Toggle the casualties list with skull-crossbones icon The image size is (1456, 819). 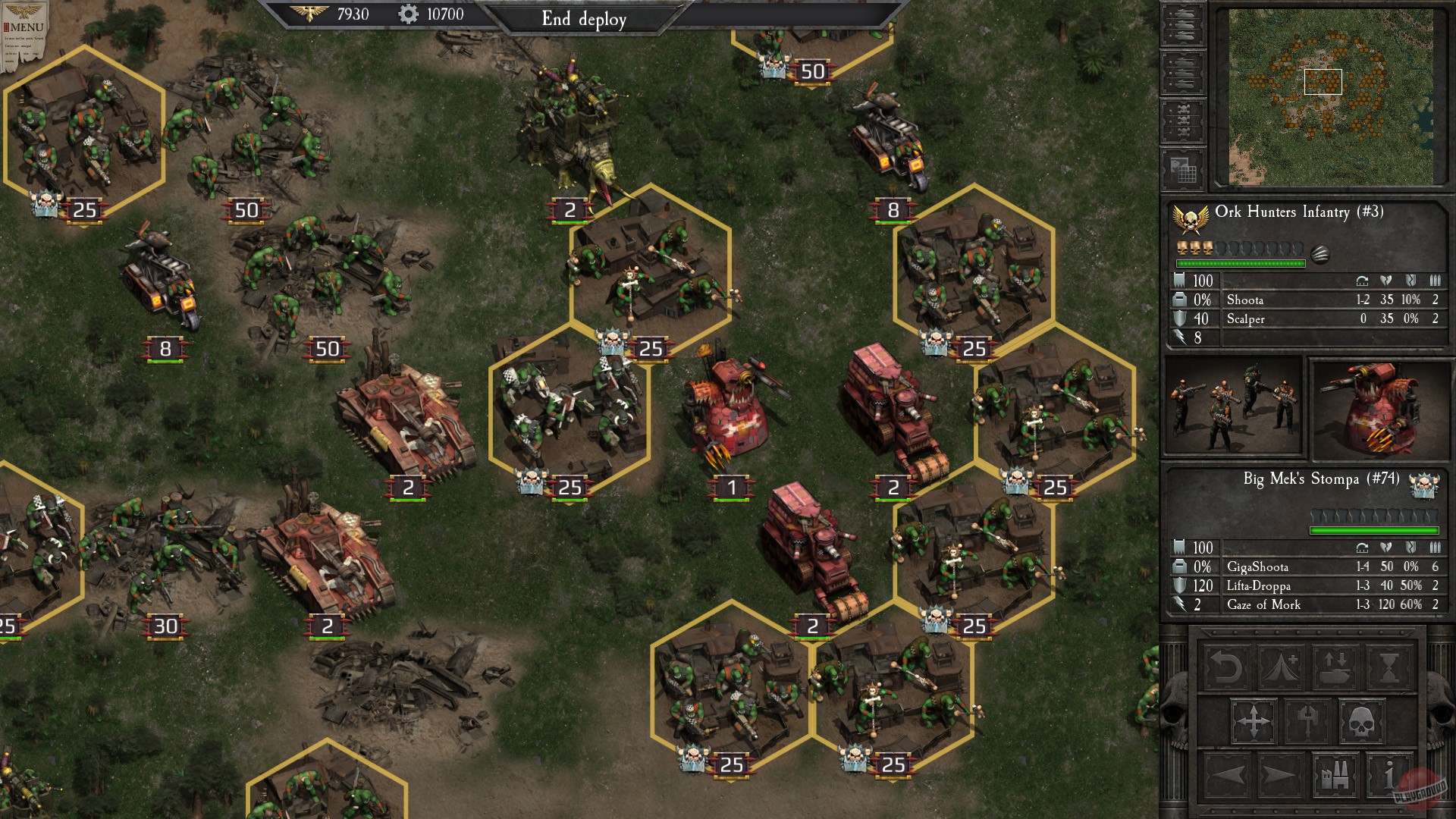point(1183,119)
